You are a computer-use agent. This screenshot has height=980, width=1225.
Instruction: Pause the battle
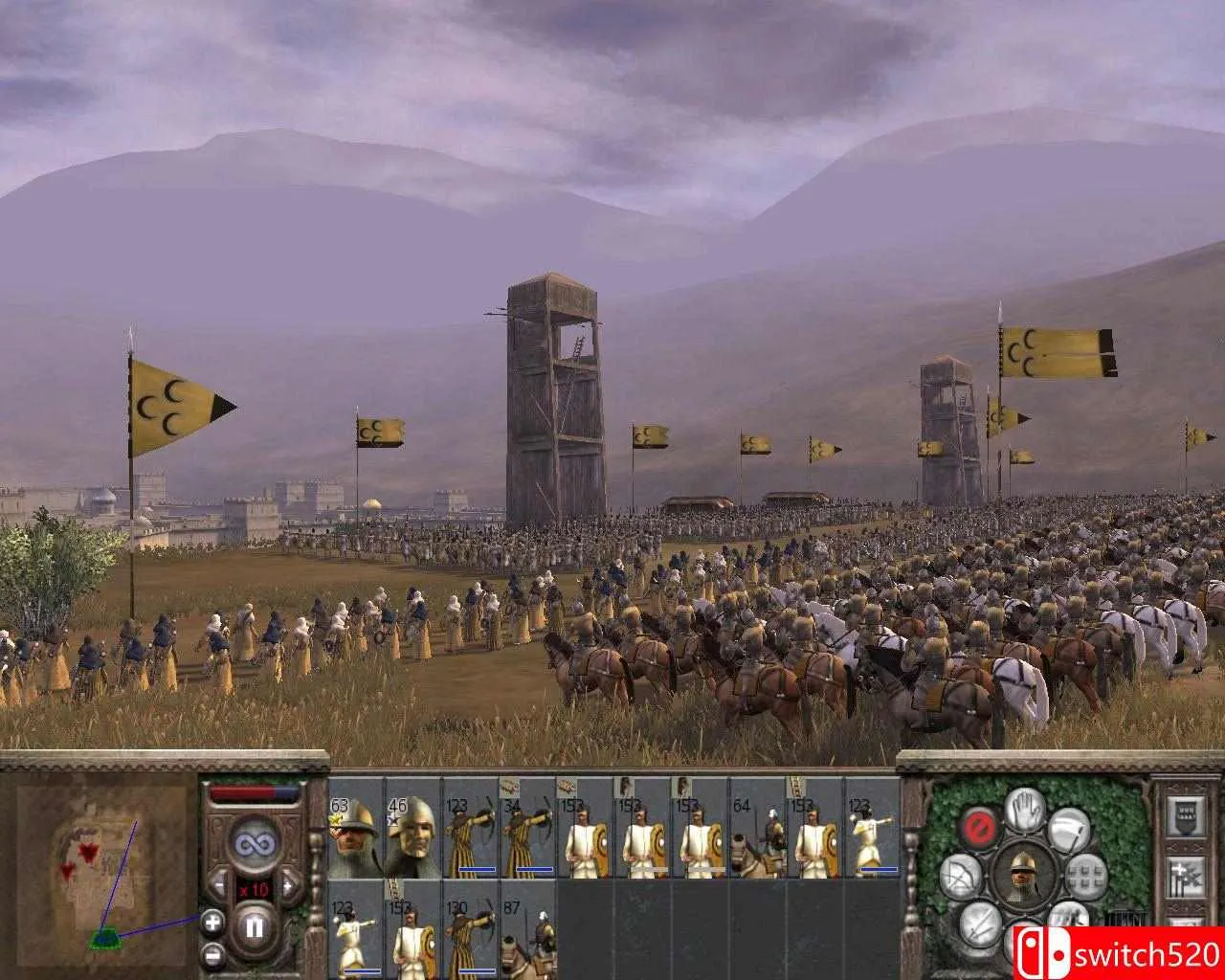pos(256,926)
